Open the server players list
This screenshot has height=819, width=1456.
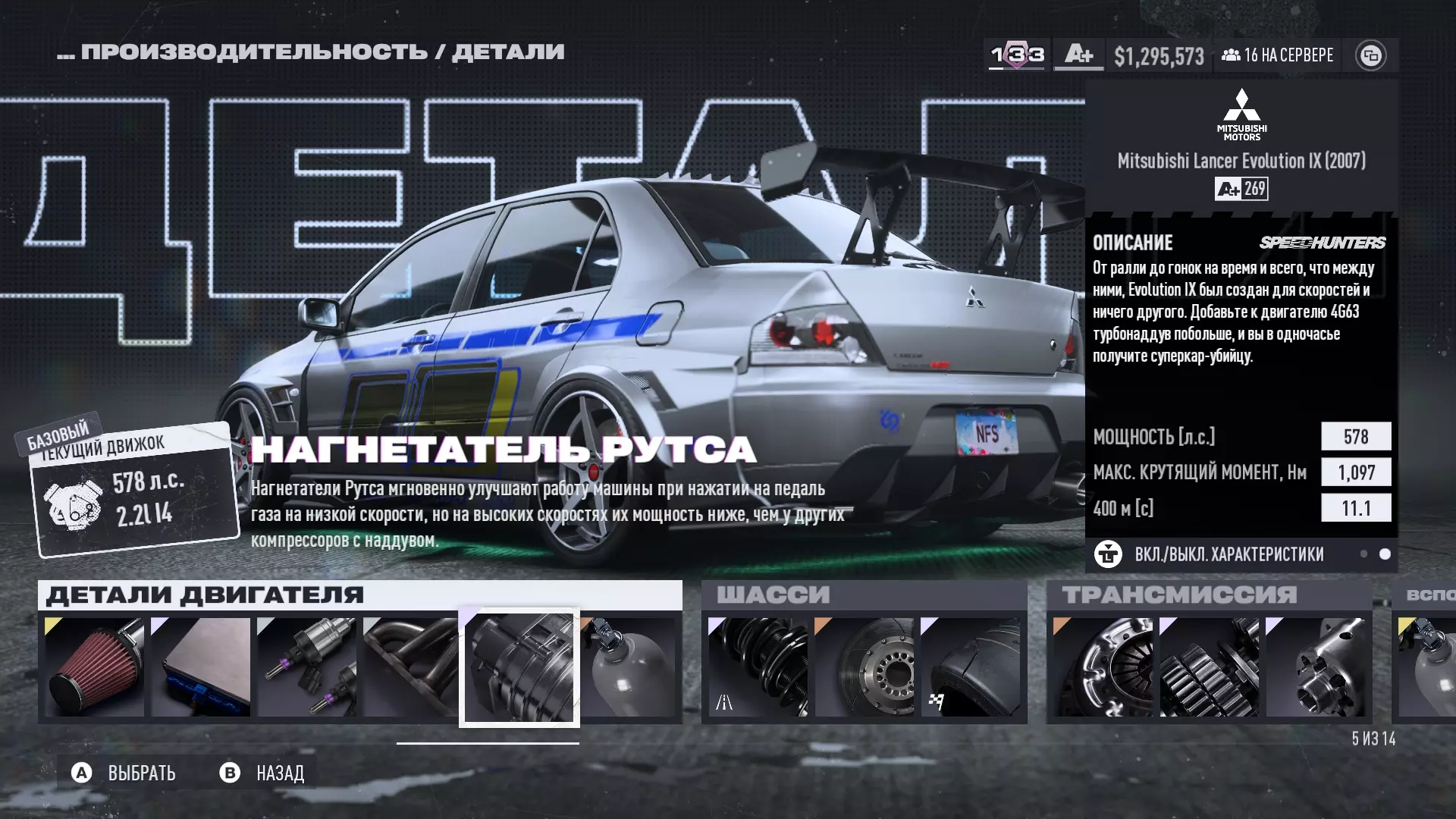point(1278,55)
